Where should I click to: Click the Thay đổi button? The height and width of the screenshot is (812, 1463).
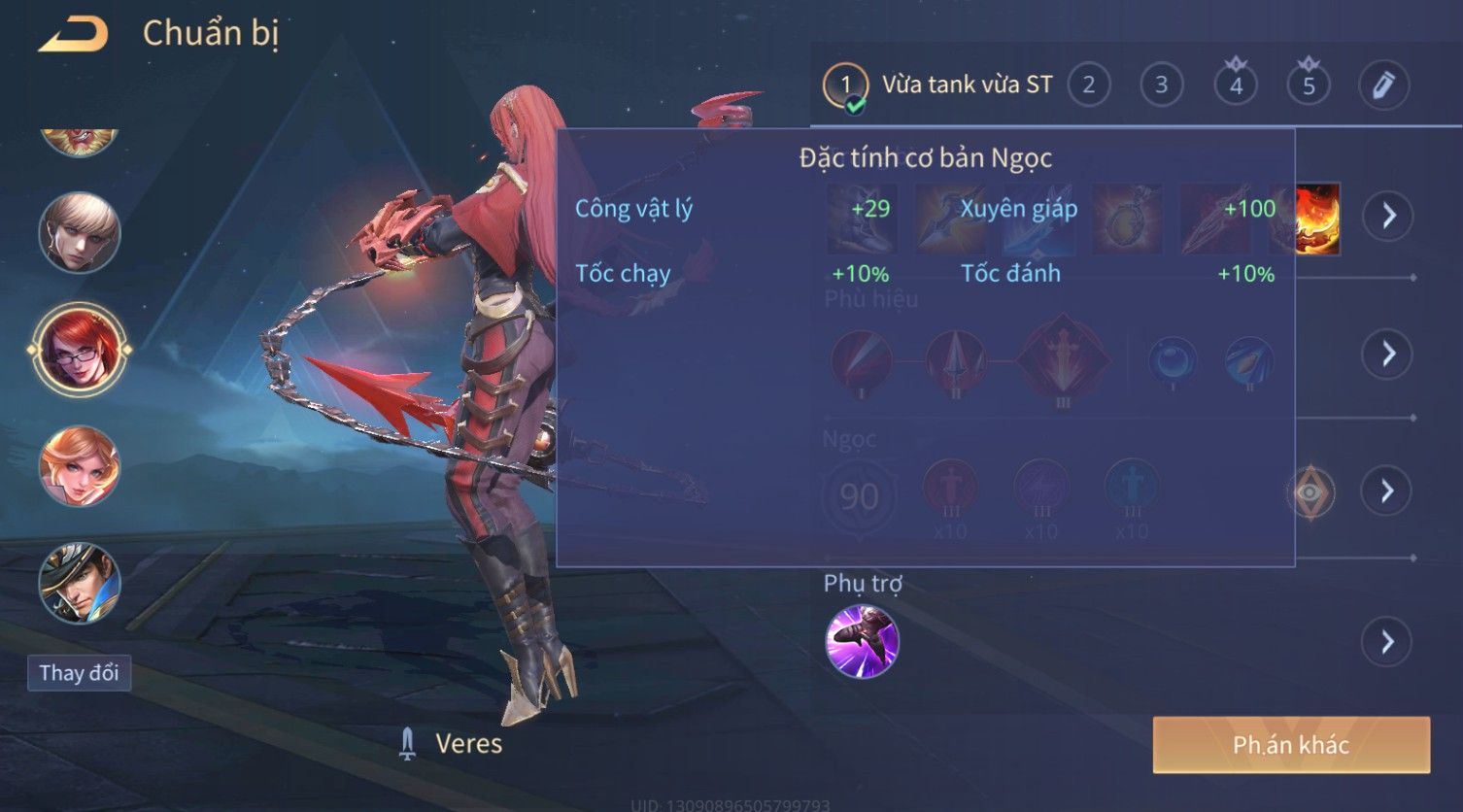coord(79,673)
